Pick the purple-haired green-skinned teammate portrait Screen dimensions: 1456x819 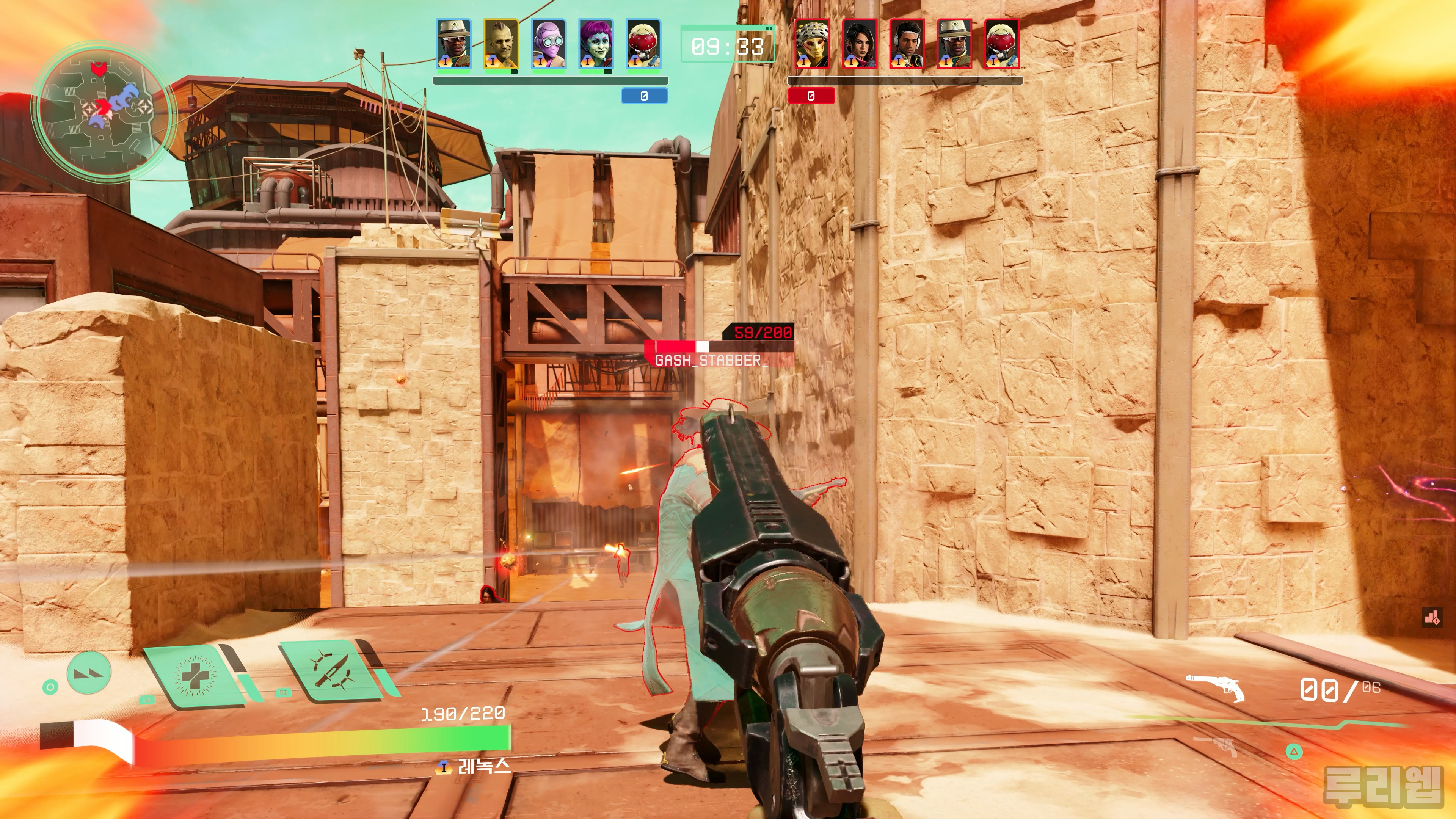tap(596, 44)
